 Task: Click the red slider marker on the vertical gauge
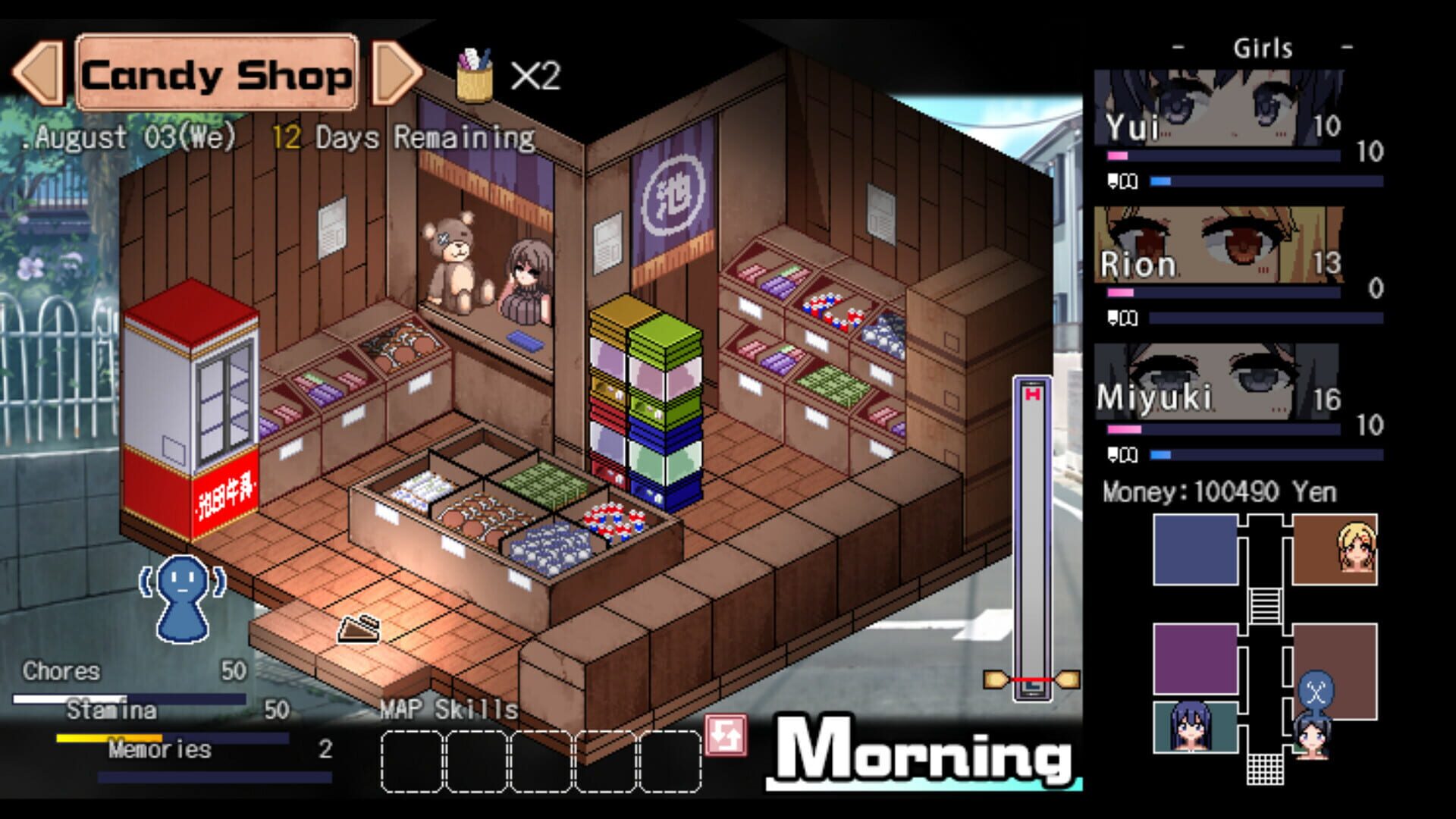click(1031, 681)
